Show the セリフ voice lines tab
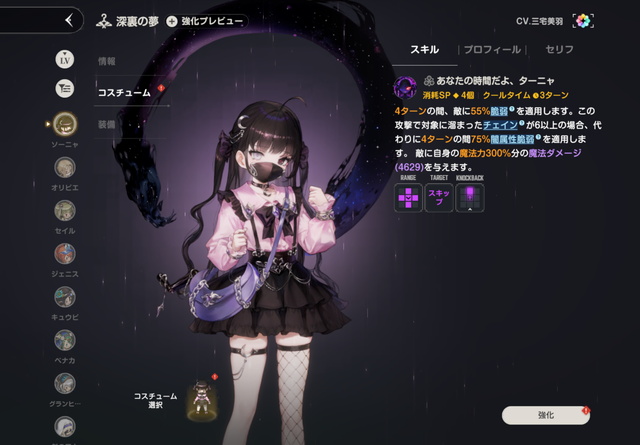The width and height of the screenshot is (640, 445). tap(559, 48)
